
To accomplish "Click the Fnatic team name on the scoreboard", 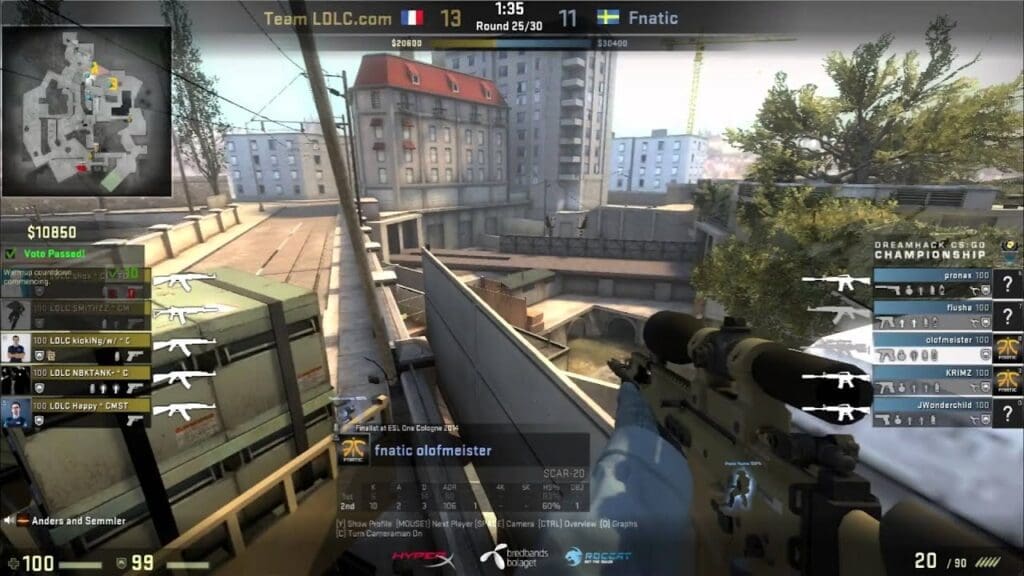I will tap(655, 18).
